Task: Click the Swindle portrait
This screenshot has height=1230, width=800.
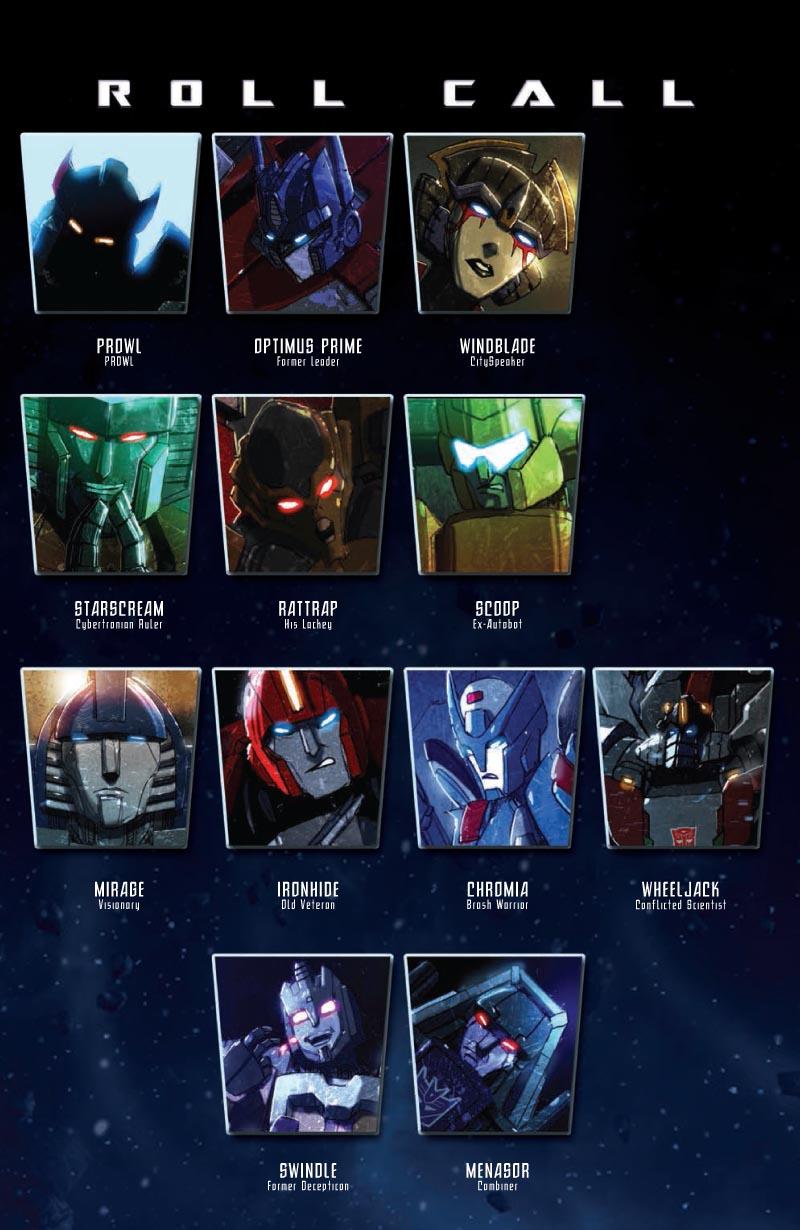Action: tap(302, 1044)
